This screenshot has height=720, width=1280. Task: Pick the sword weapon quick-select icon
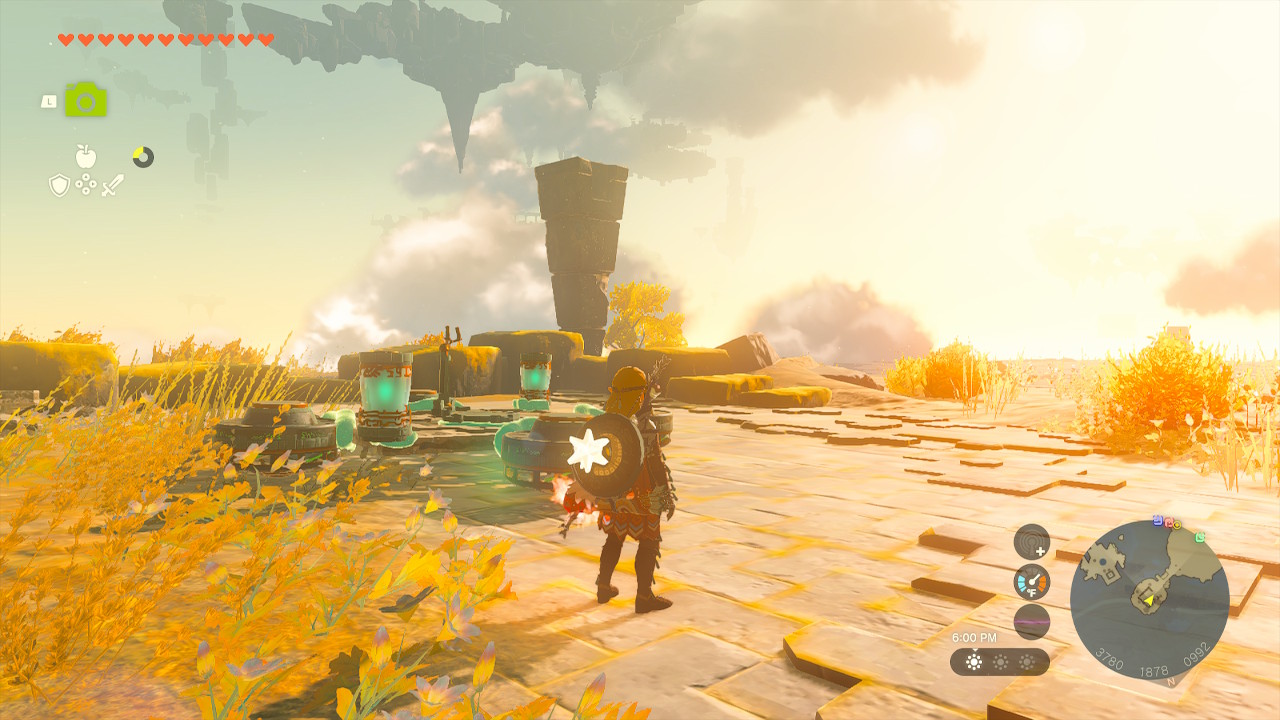(112, 184)
